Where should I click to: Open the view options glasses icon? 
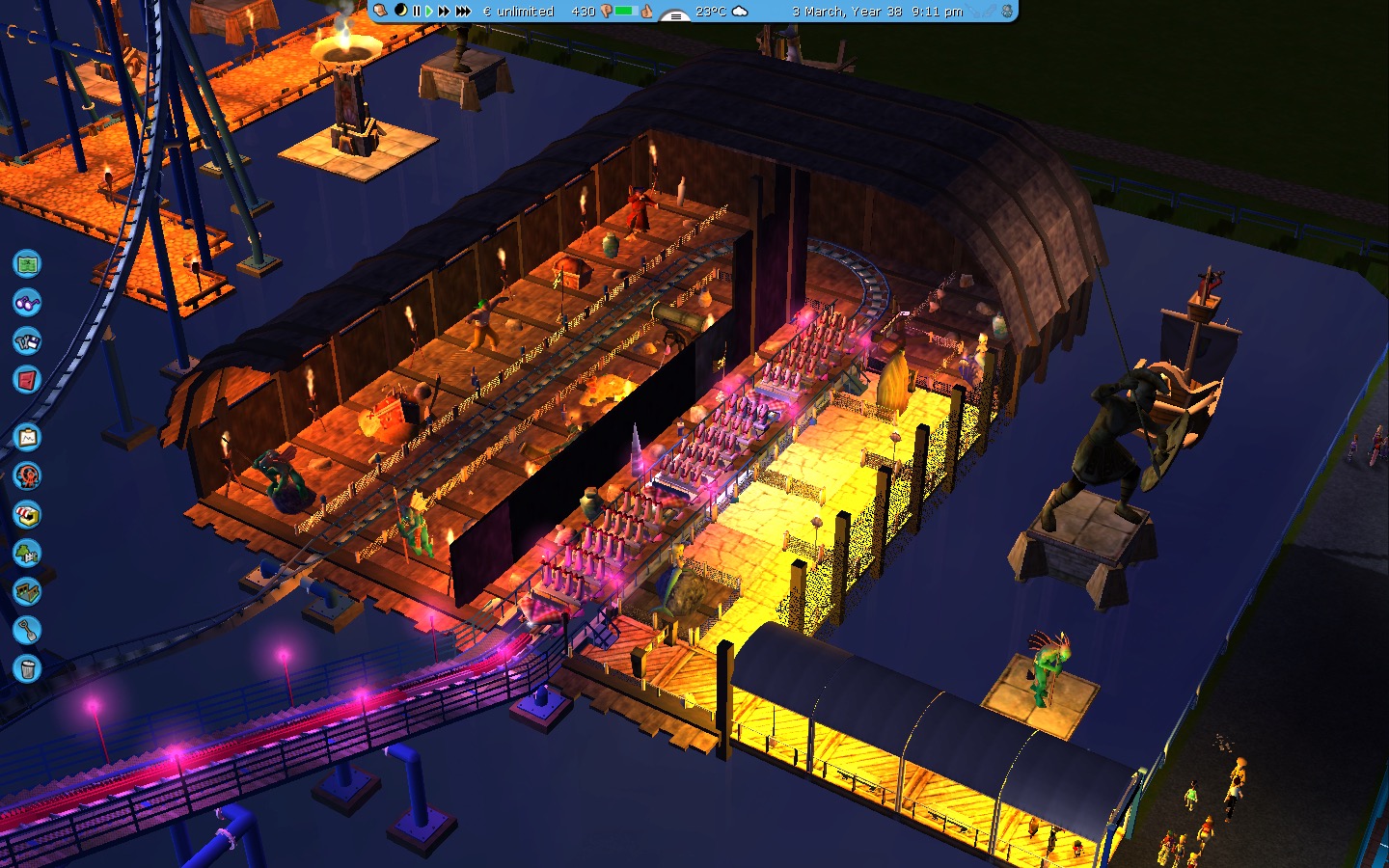click(27, 302)
